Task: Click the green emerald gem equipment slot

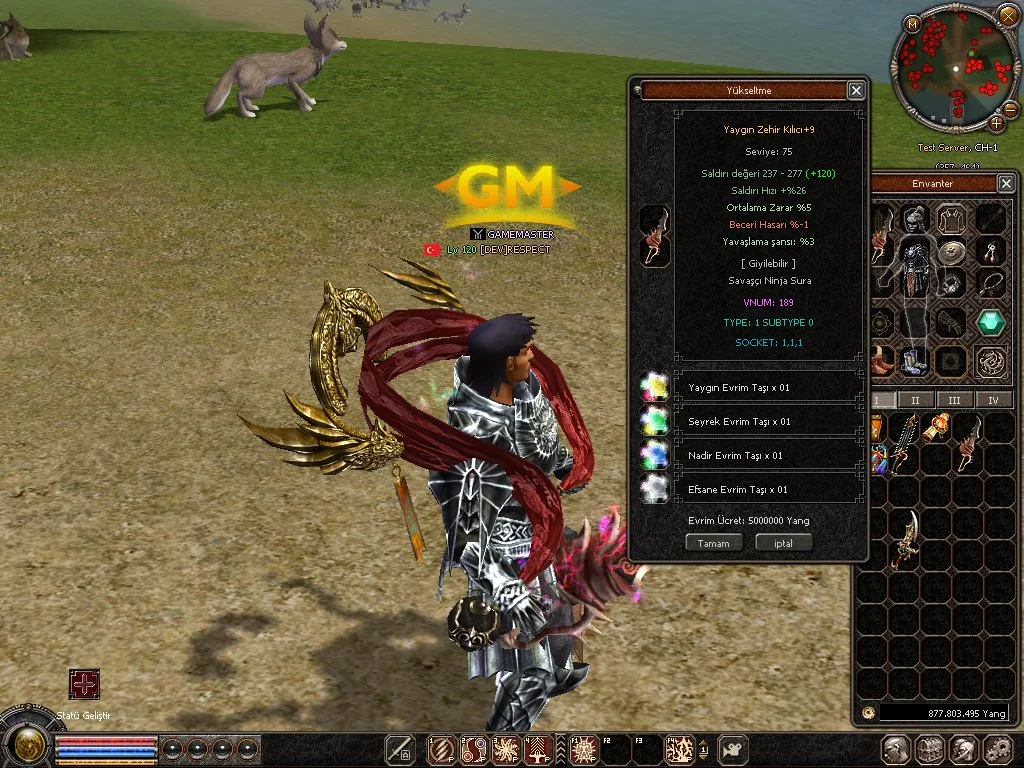Action: pyautogui.click(x=991, y=323)
